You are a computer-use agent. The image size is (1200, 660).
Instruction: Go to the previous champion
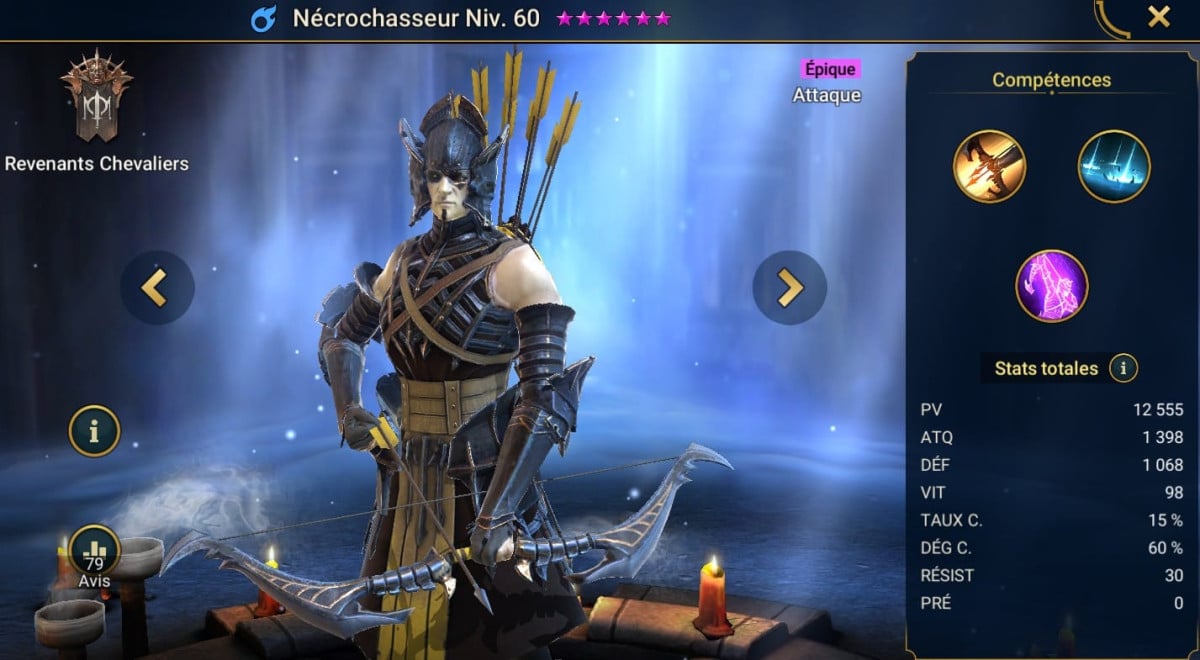[157, 288]
